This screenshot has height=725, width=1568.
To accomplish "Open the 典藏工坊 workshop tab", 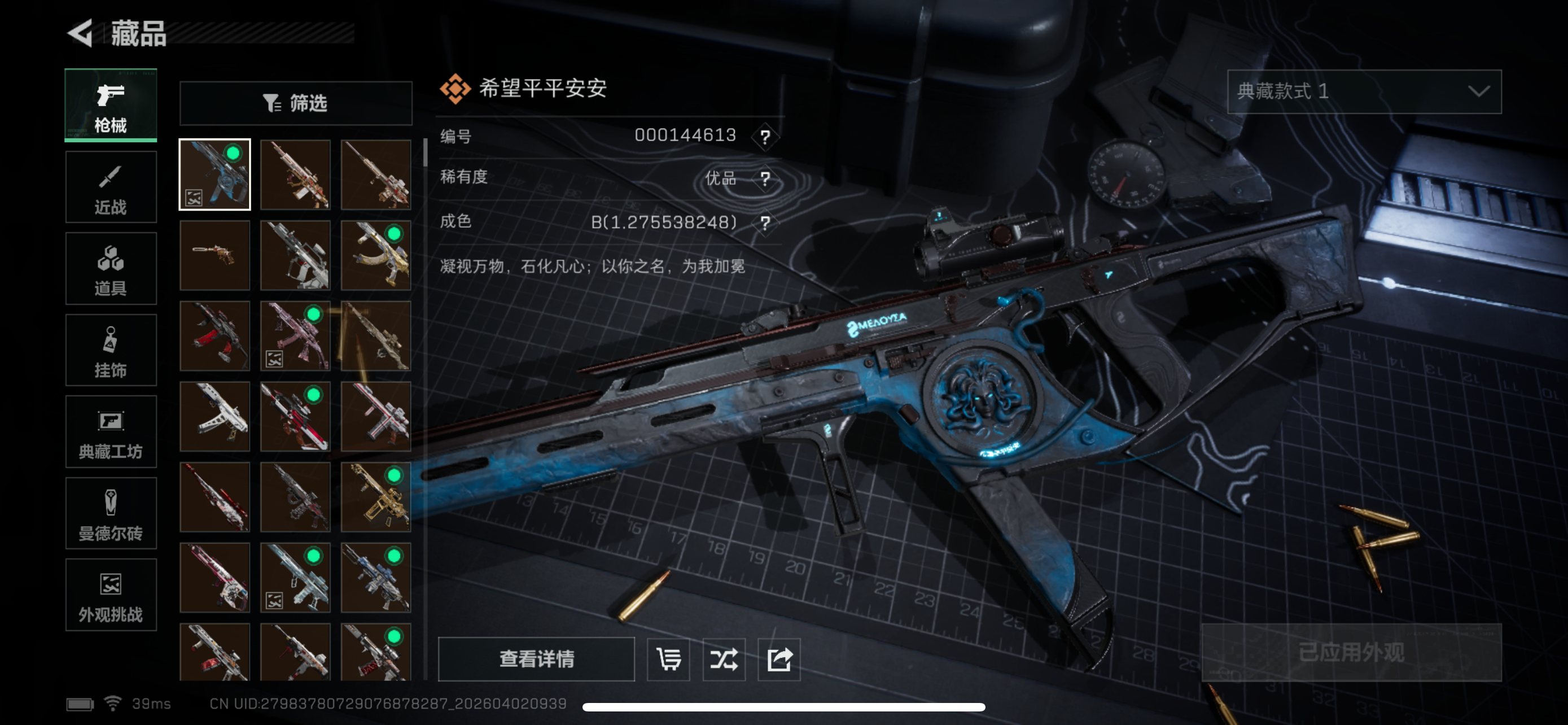I will click(x=111, y=431).
